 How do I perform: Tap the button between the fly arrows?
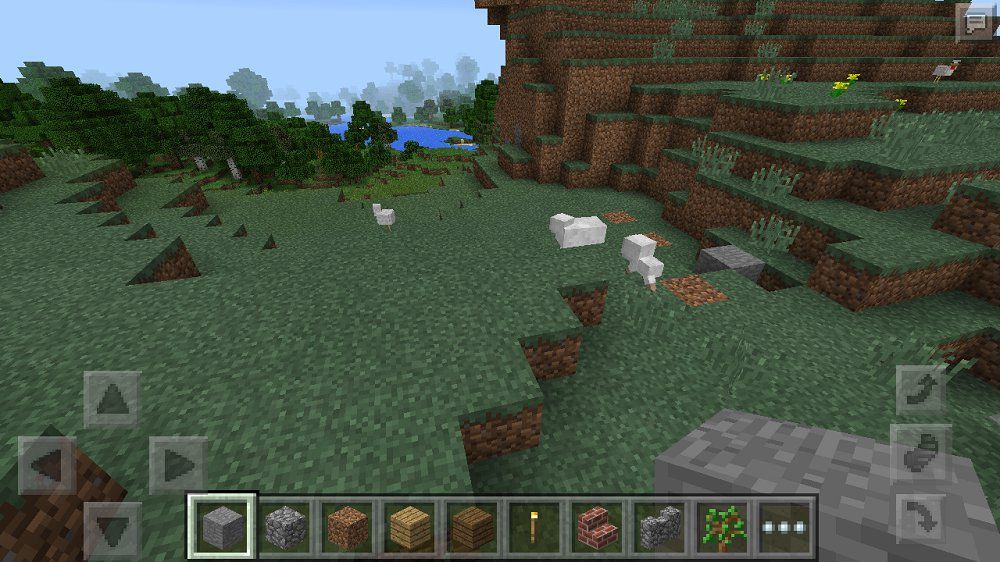click(x=921, y=454)
